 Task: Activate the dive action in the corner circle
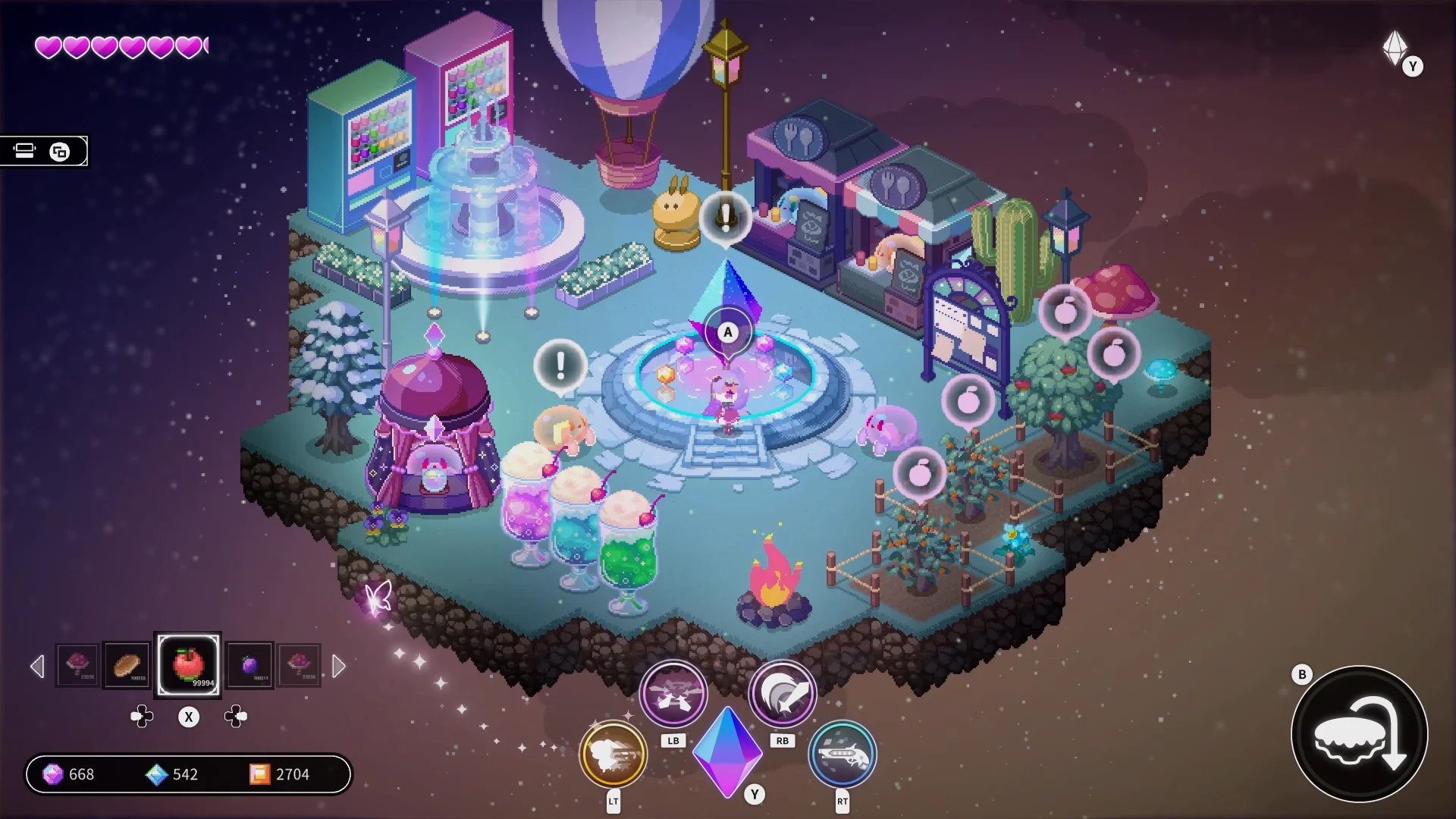tap(1359, 734)
